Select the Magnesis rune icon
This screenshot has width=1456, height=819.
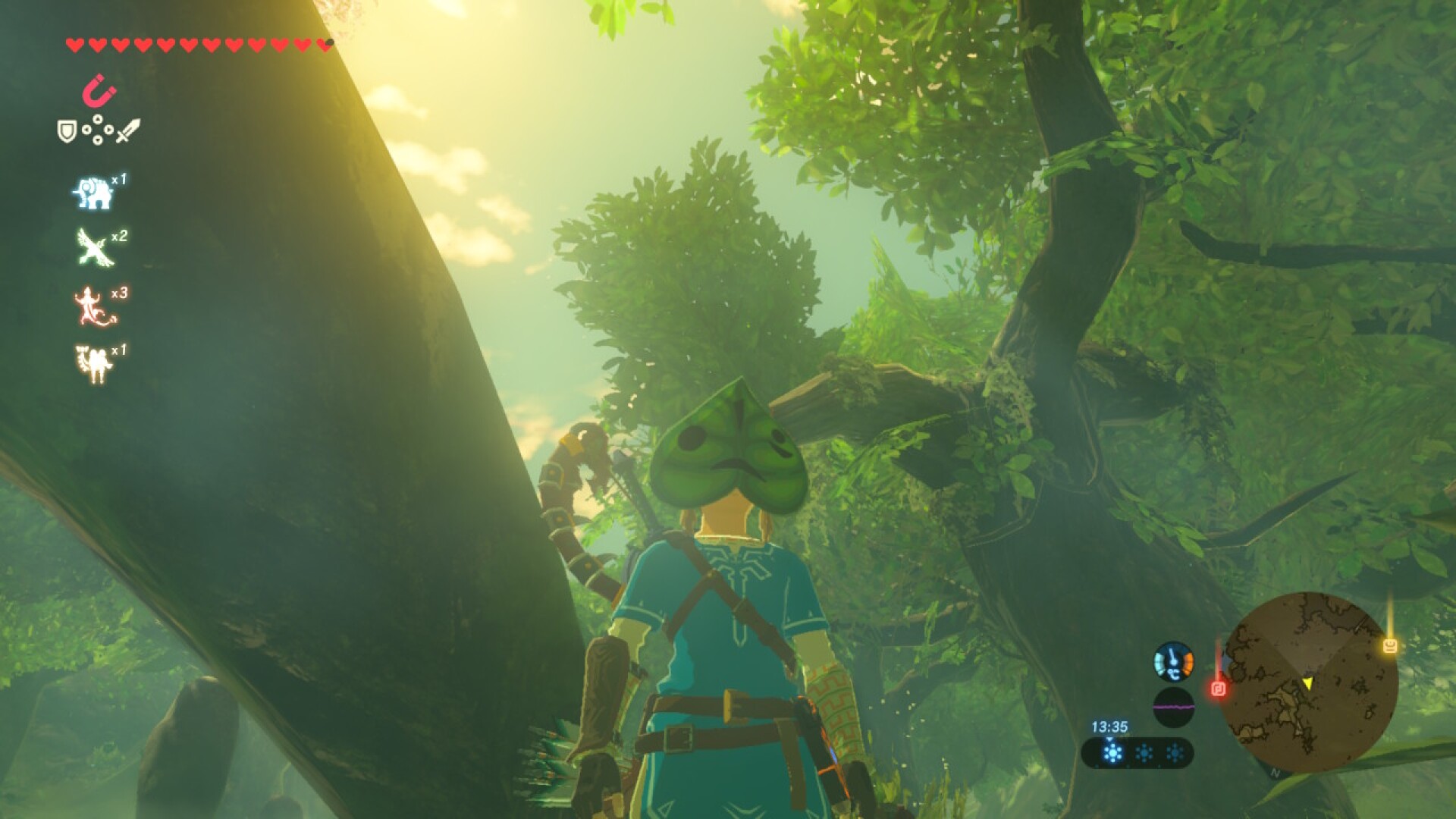coord(99,91)
